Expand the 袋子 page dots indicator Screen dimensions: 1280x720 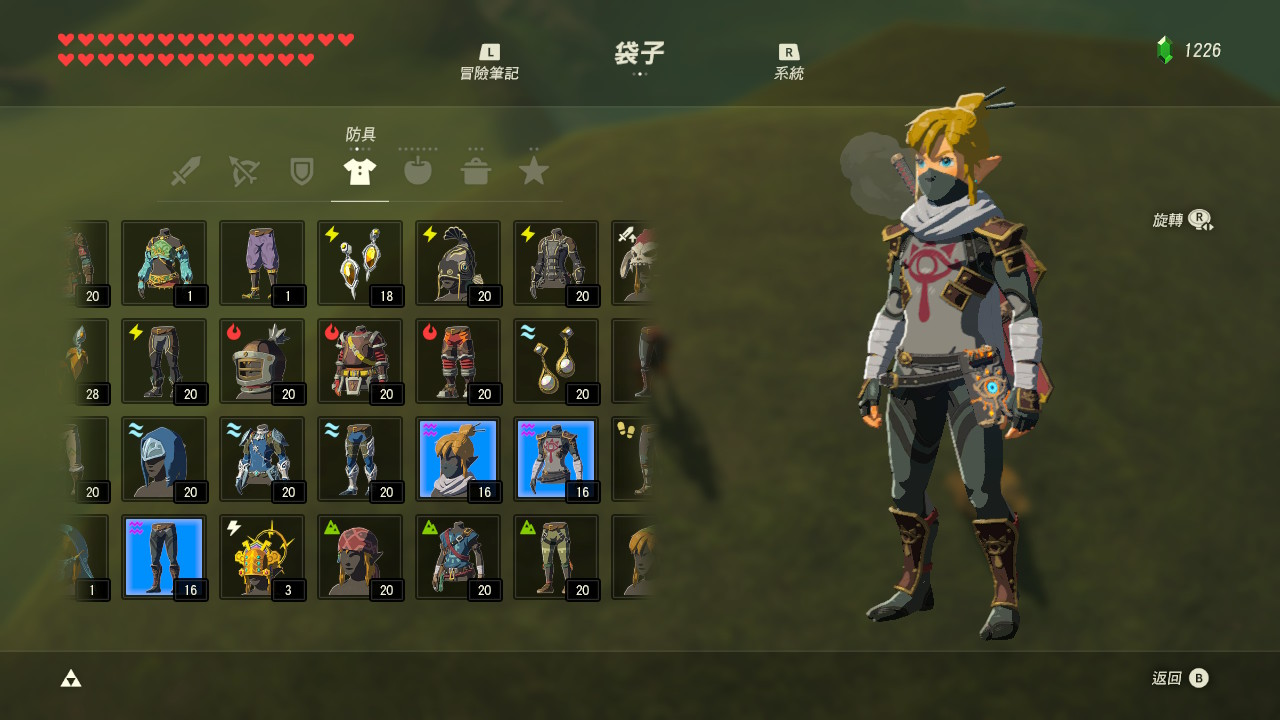tap(640, 75)
